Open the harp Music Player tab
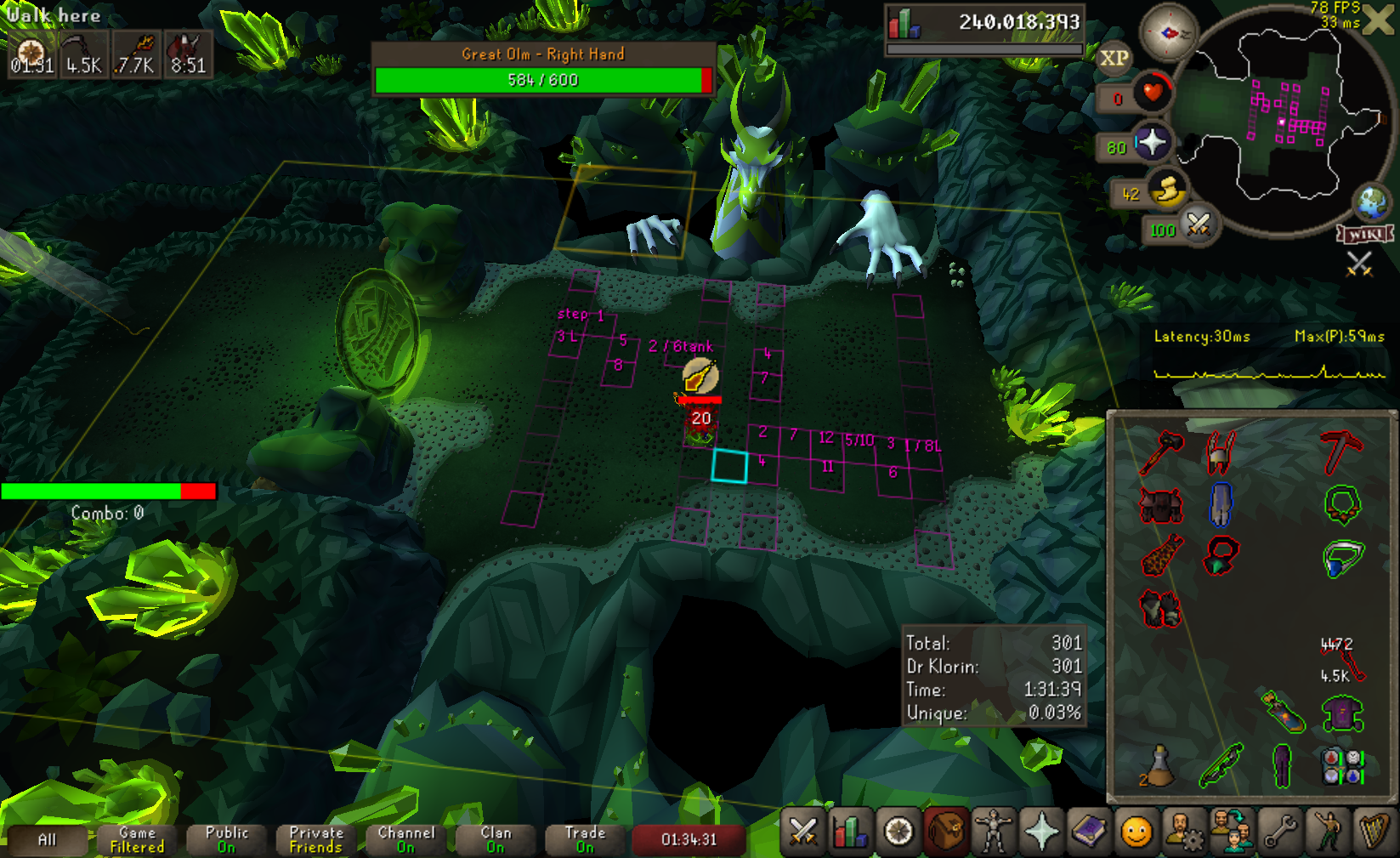This screenshot has width=1400, height=858. 1374,832
